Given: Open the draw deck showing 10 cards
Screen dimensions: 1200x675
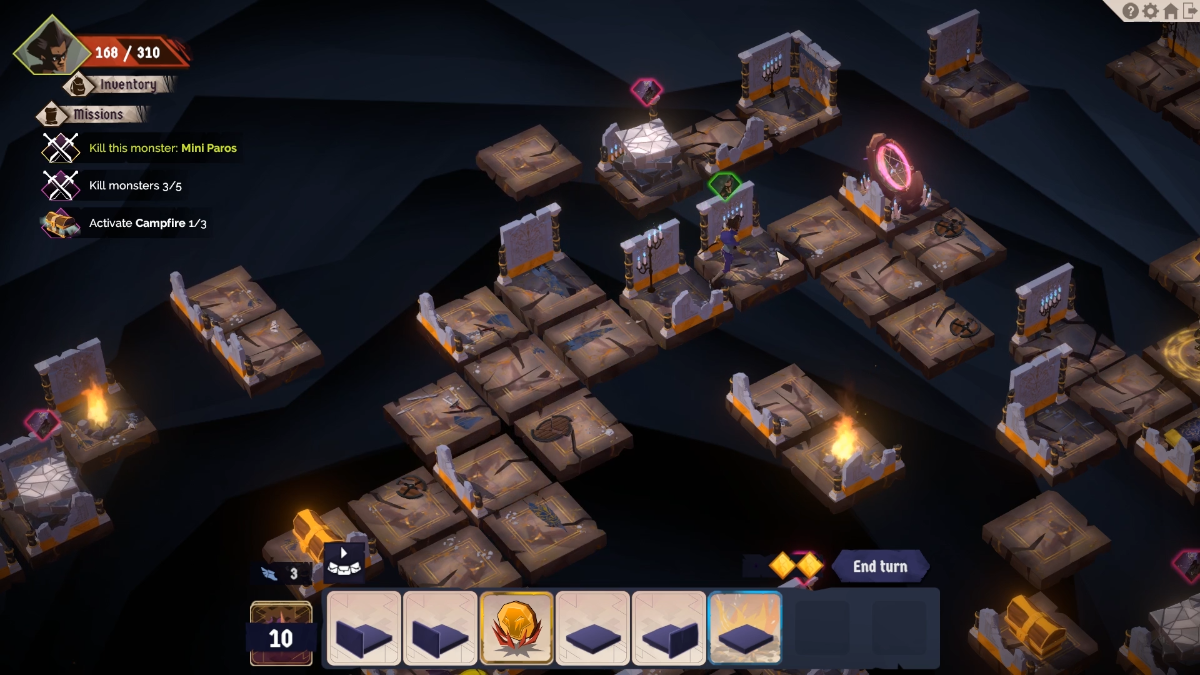Looking at the screenshot, I should (281, 634).
